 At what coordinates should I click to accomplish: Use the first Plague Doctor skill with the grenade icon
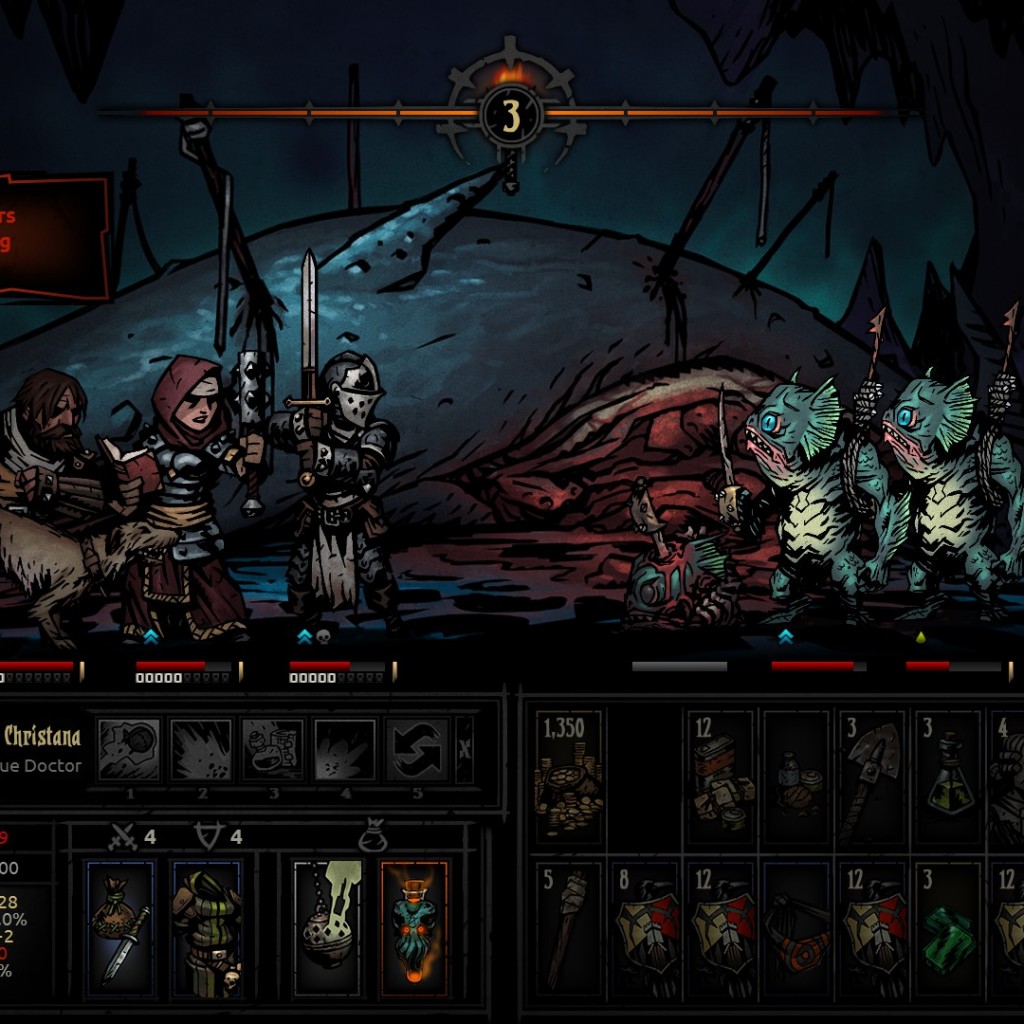tap(128, 749)
